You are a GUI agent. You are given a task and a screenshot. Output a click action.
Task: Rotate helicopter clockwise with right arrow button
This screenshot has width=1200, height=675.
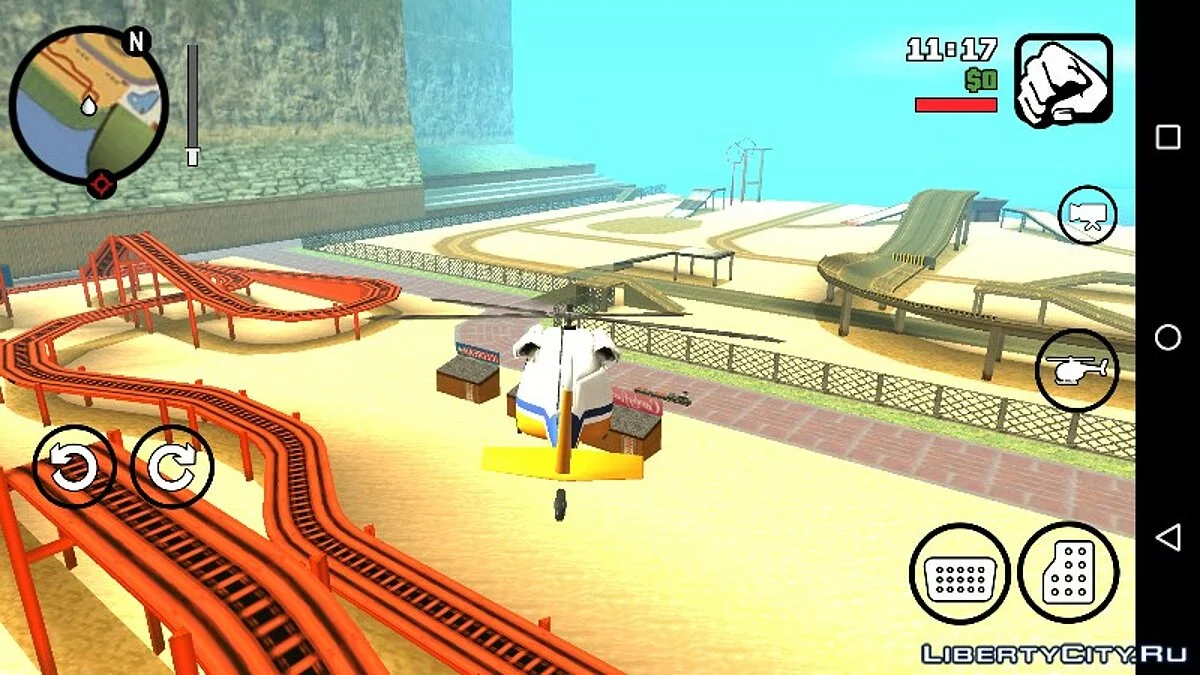(172, 466)
